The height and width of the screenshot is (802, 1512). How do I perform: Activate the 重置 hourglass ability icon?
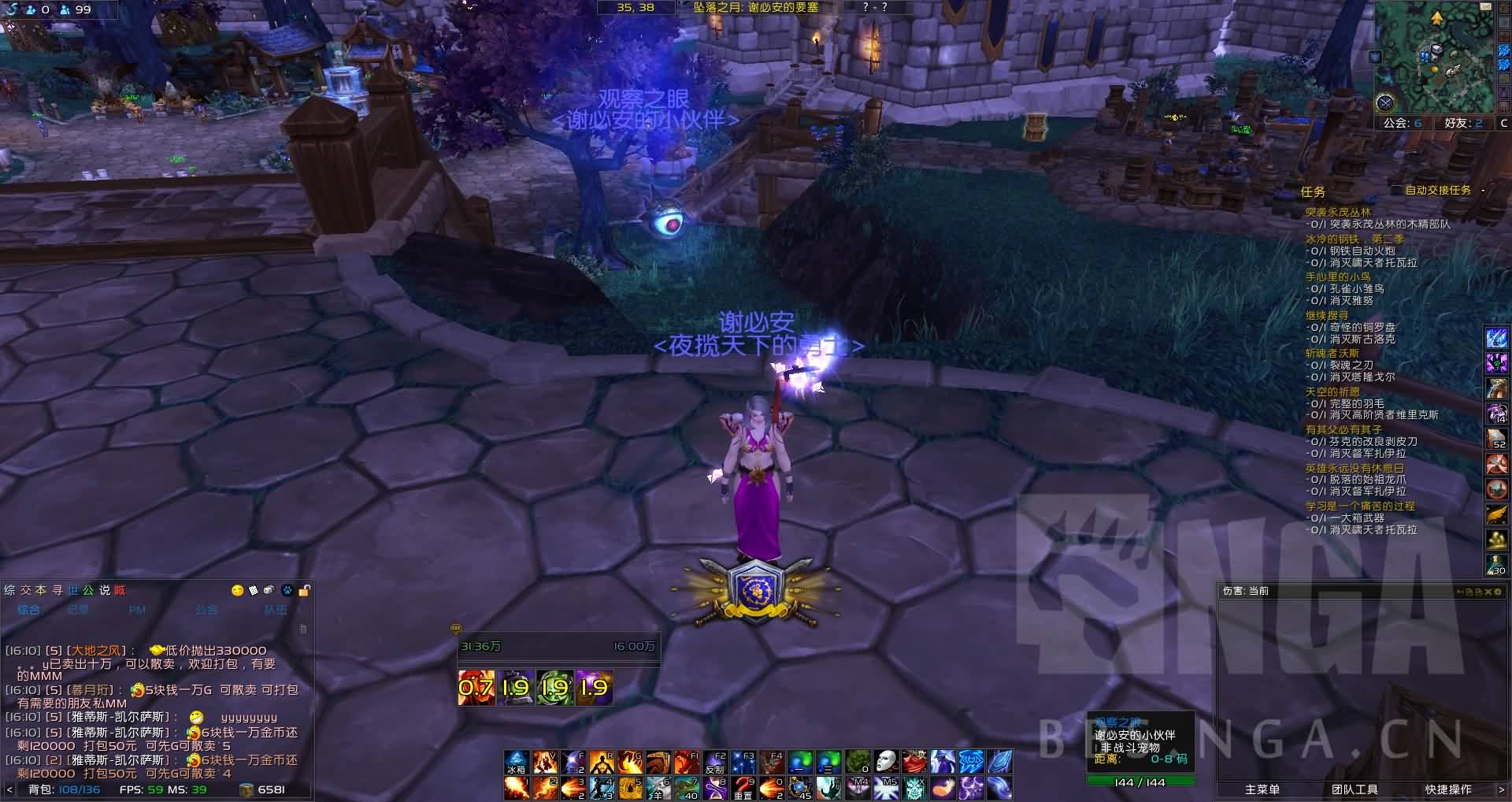[x=743, y=788]
